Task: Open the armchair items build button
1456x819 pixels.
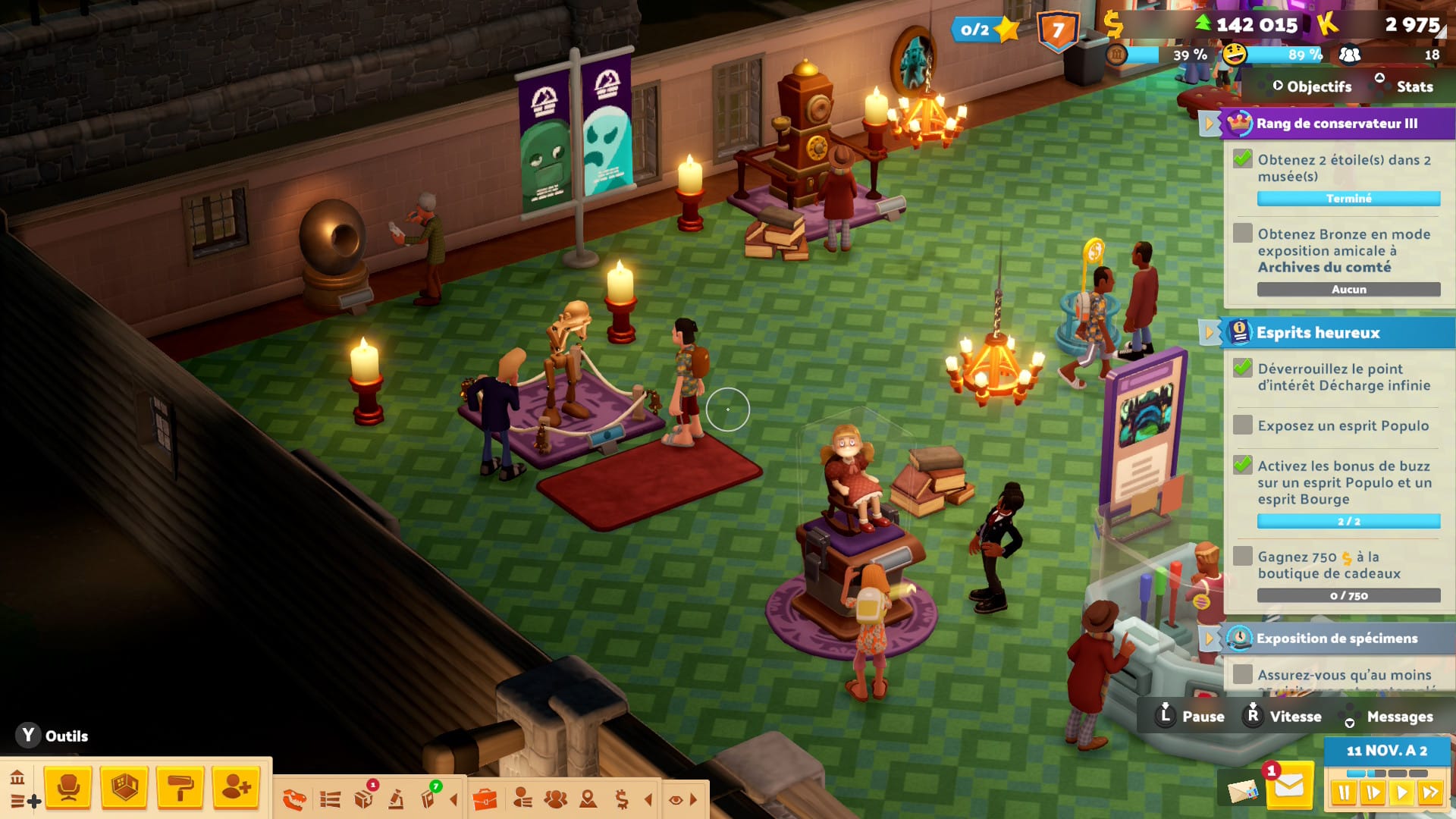Action: (68, 789)
